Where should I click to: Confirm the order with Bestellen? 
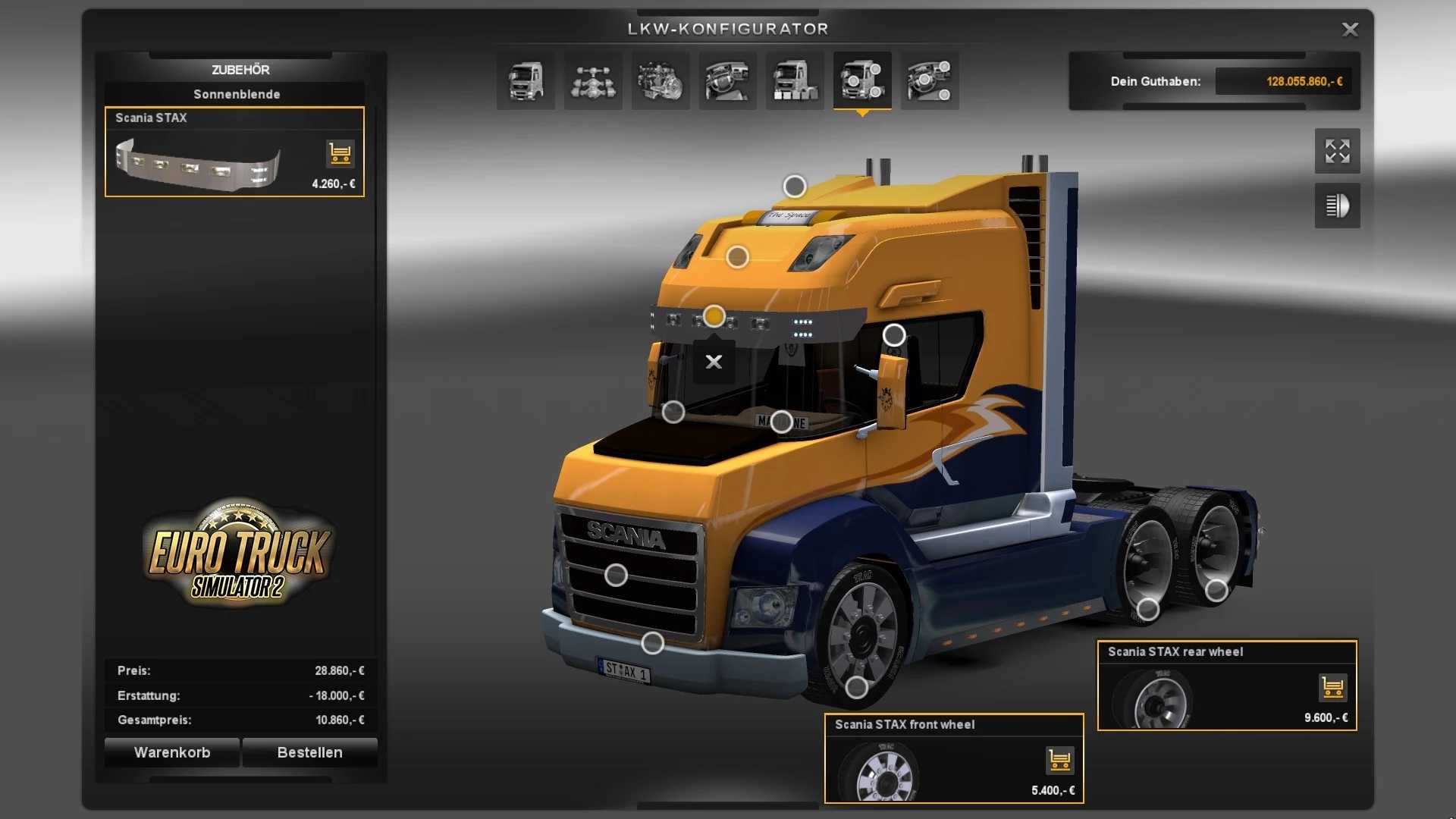[x=309, y=752]
